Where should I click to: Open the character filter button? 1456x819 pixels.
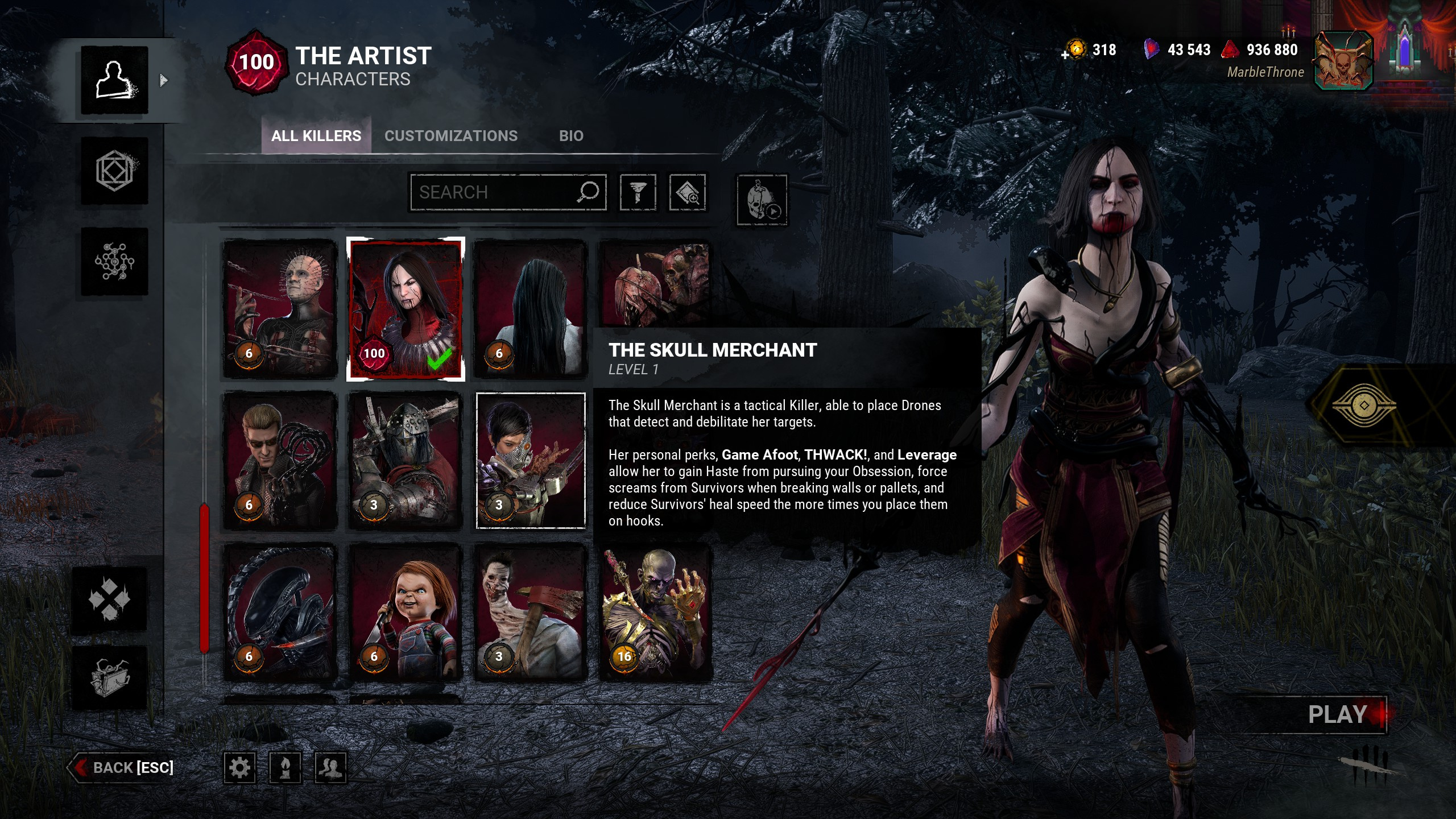click(638, 192)
